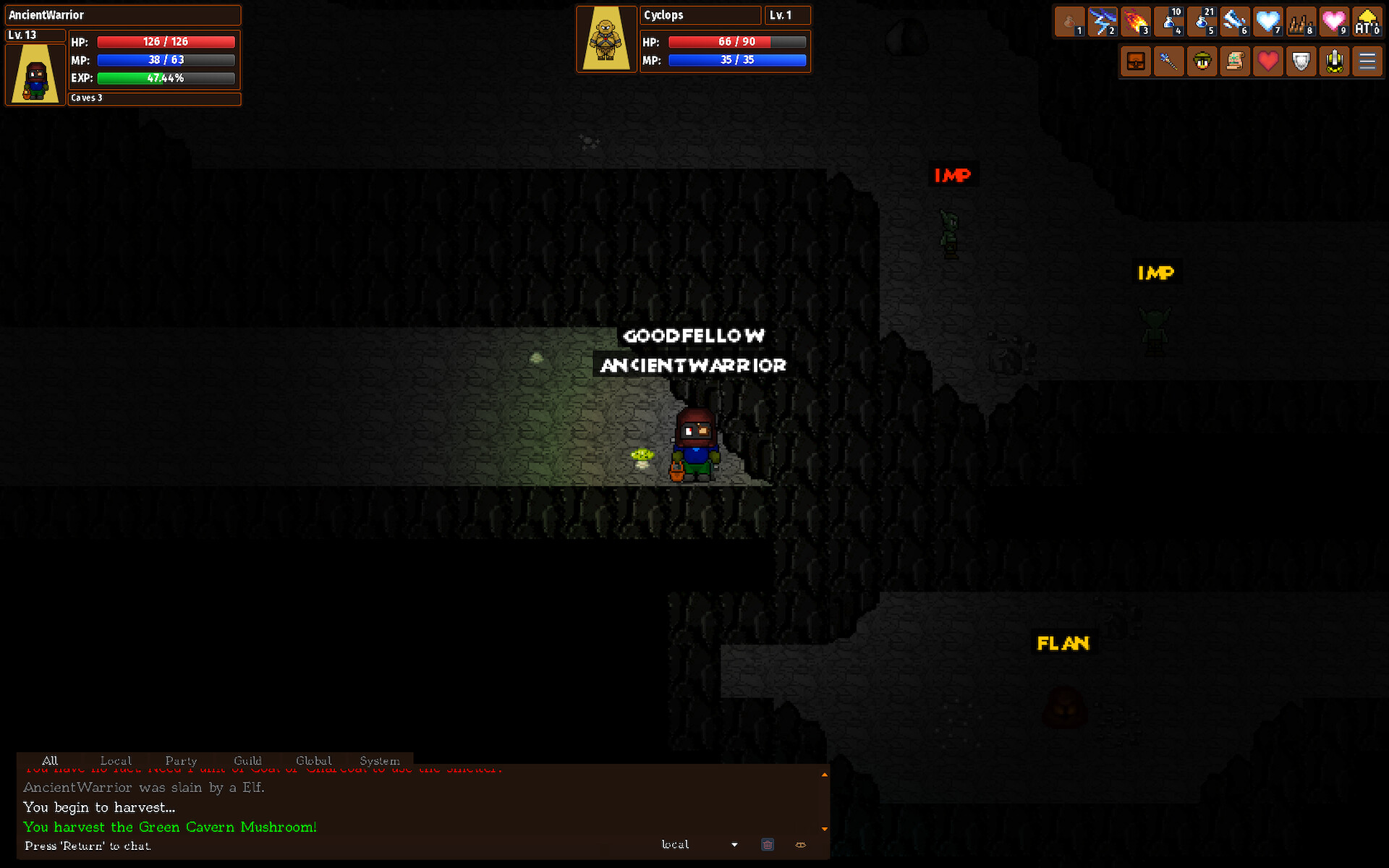
Task: Cast the fireball spell from hotbar slot 3
Action: (x=1136, y=22)
